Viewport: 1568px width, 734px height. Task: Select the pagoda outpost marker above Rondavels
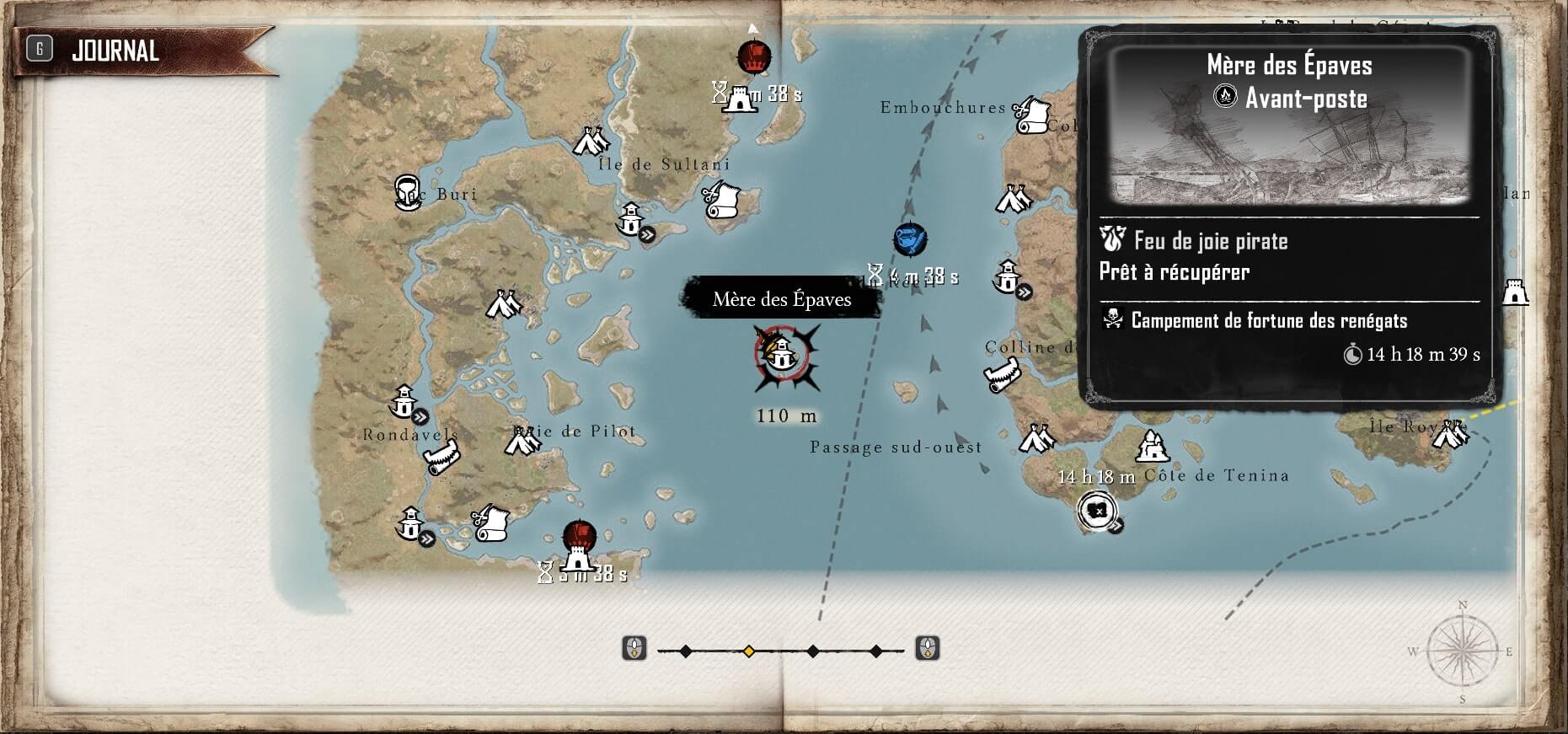404,400
